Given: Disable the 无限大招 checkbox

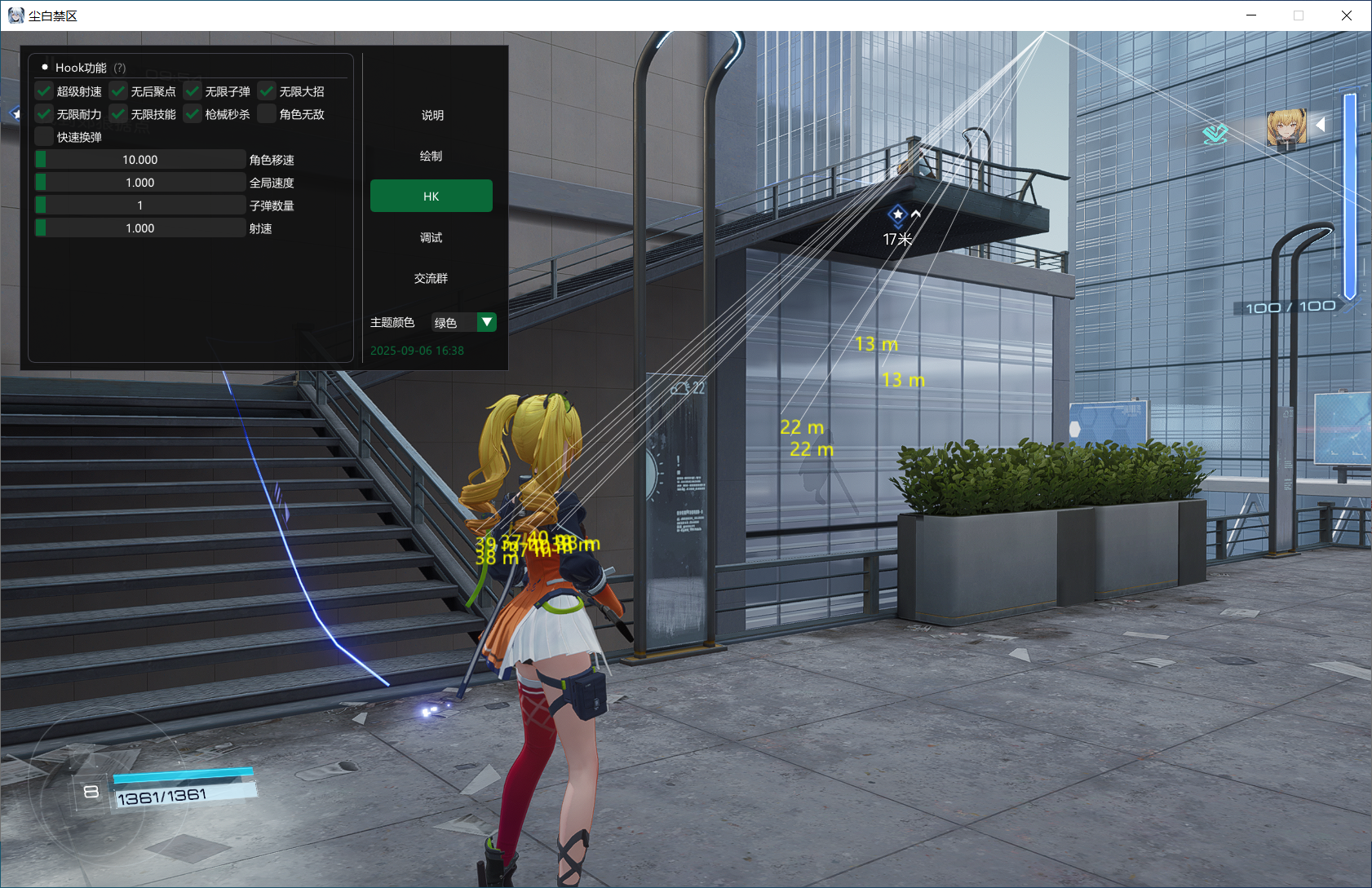Looking at the screenshot, I should click(x=267, y=91).
